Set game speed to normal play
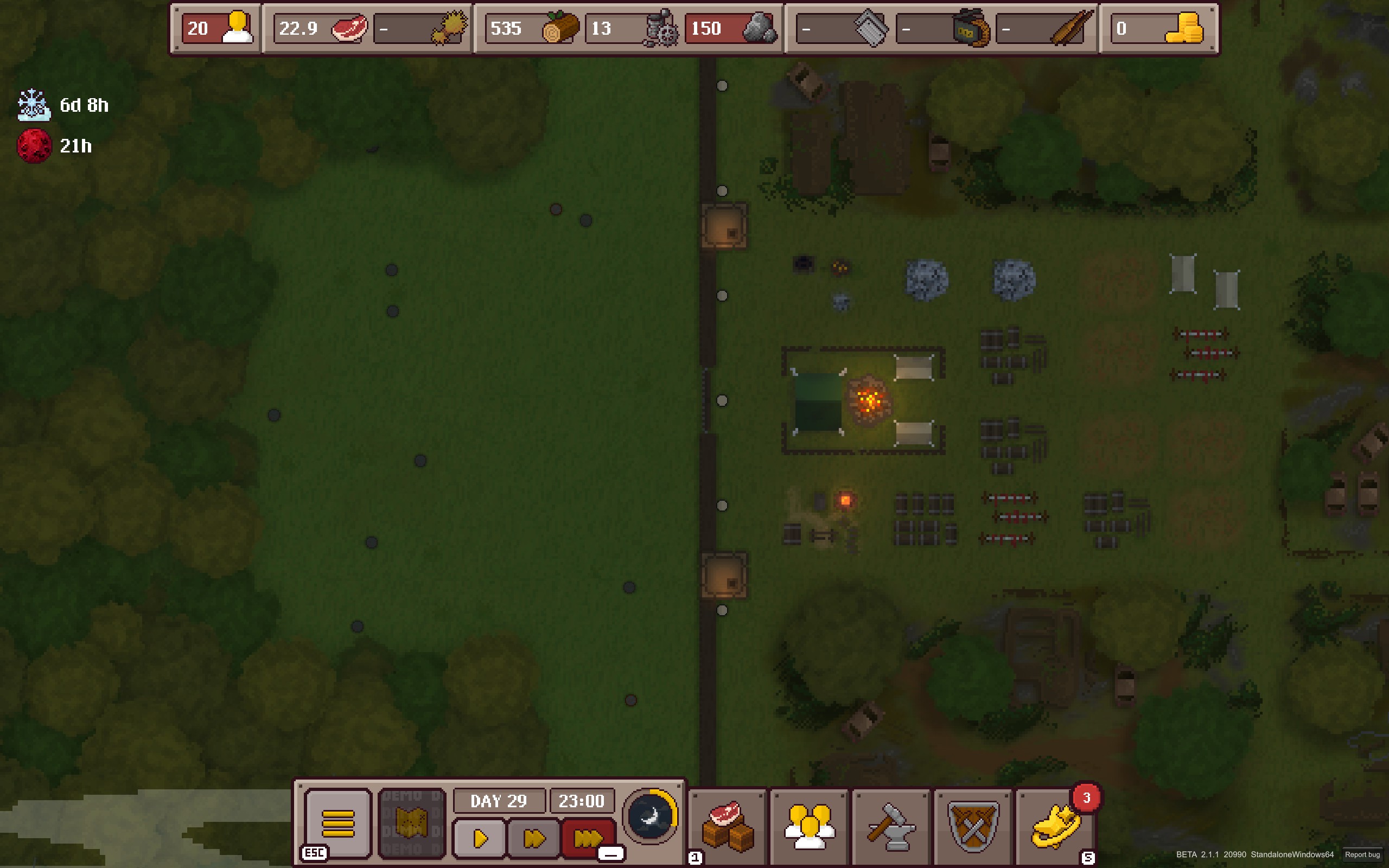 click(x=480, y=839)
